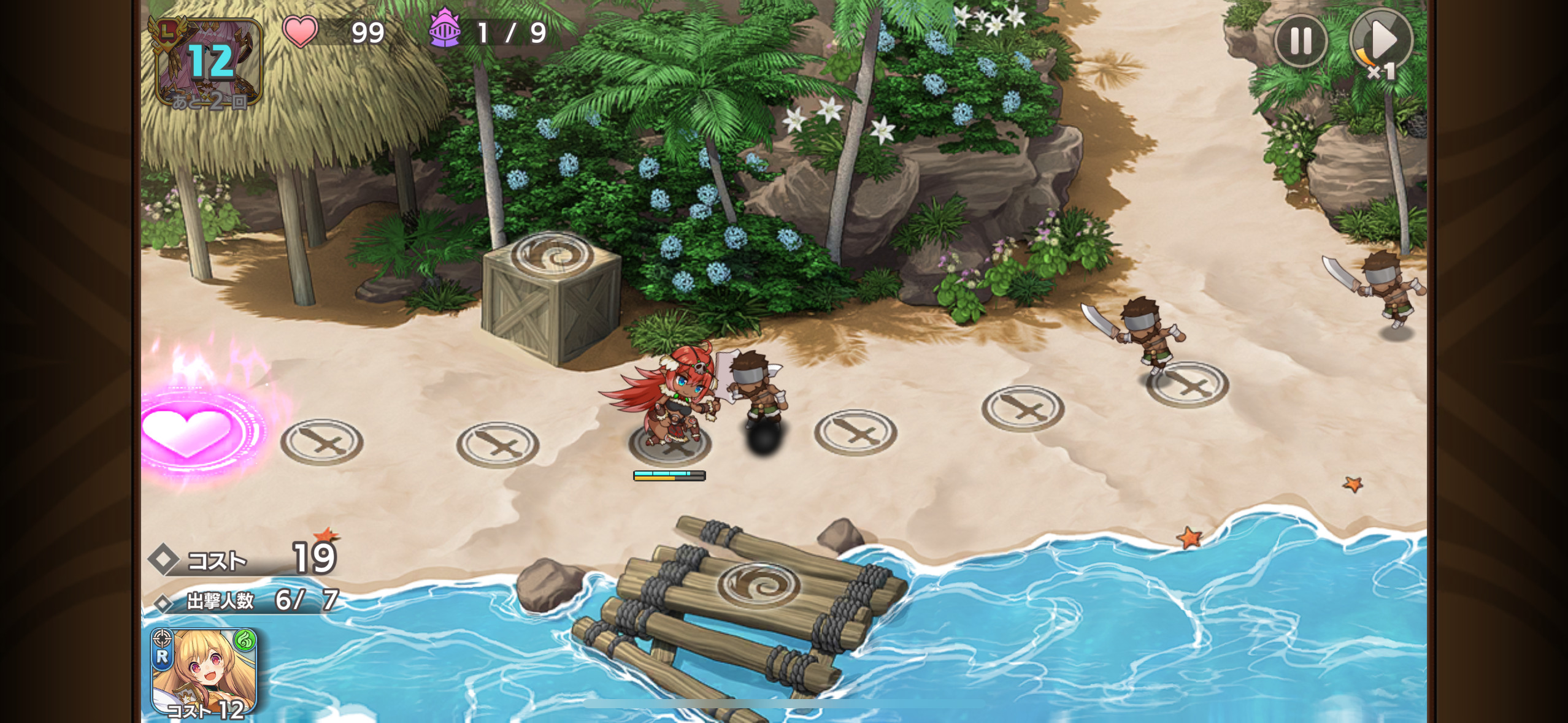Choose the swirl deployment slot on the crate
The height and width of the screenshot is (723, 1568).
pyautogui.click(x=551, y=255)
